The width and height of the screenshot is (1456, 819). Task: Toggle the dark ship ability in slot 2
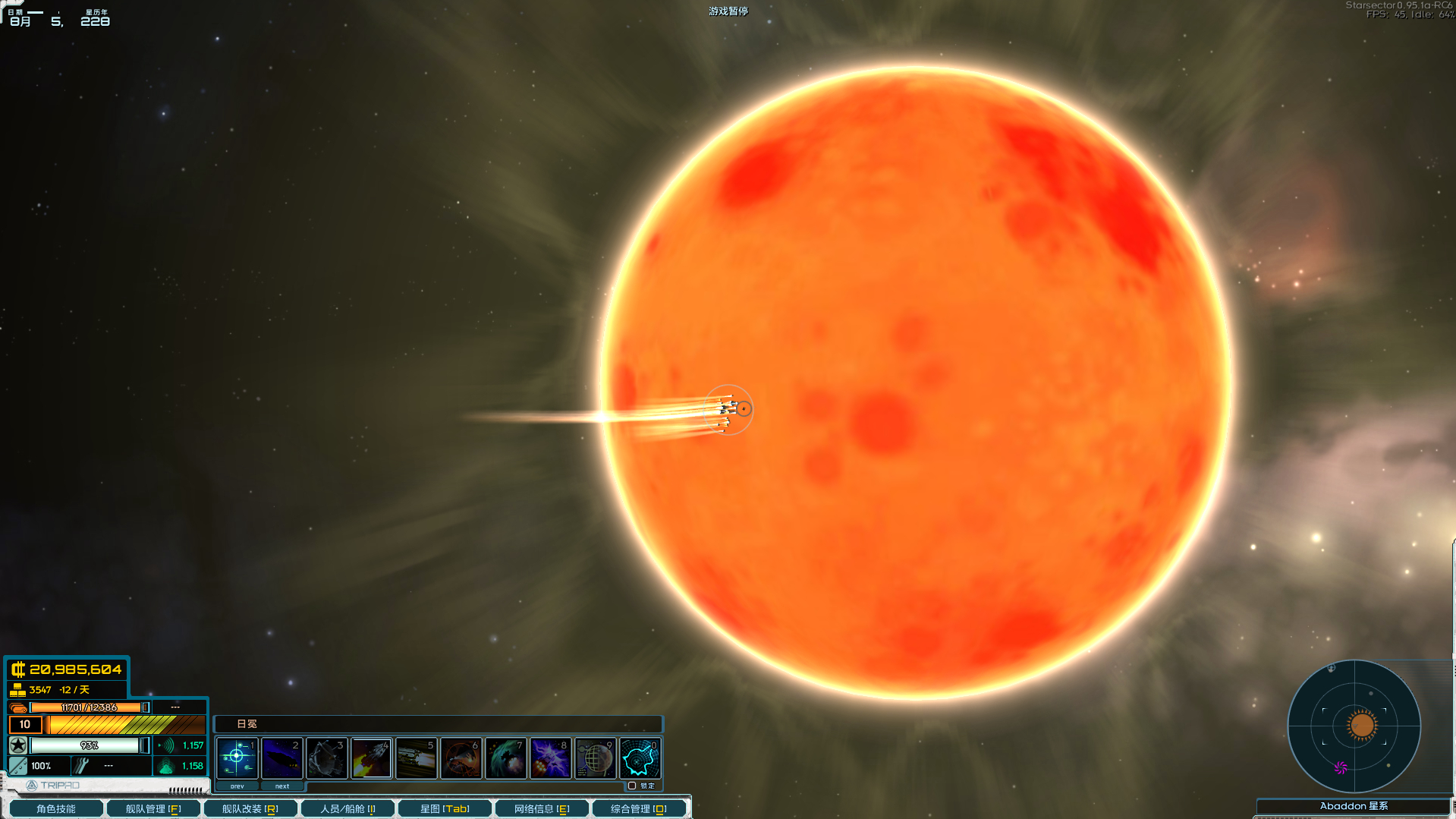281,758
